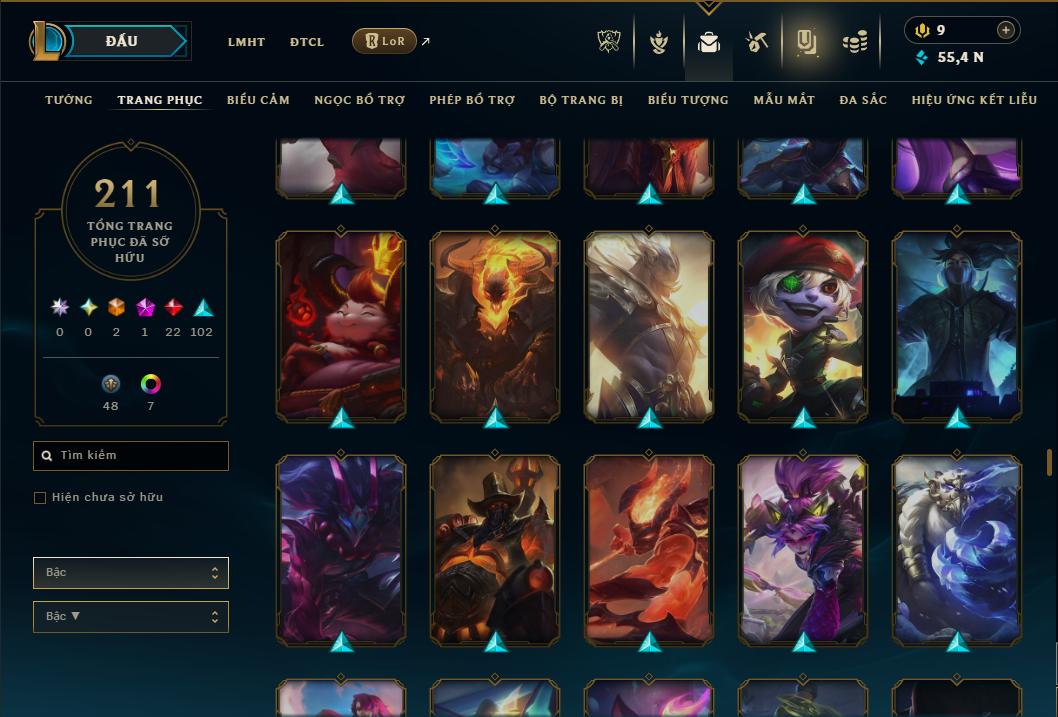Add currency with the plus button
The height and width of the screenshot is (717, 1058).
[x=1006, y=30]
